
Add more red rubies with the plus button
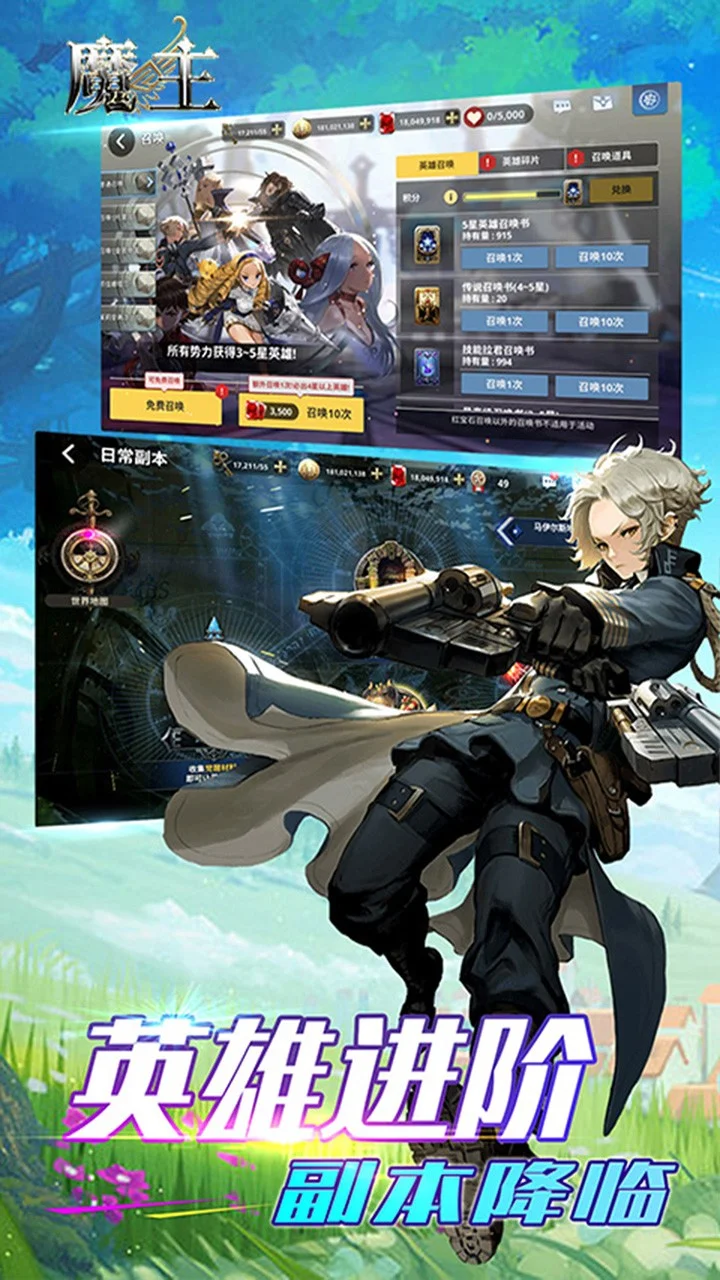[x=452, y=118]
